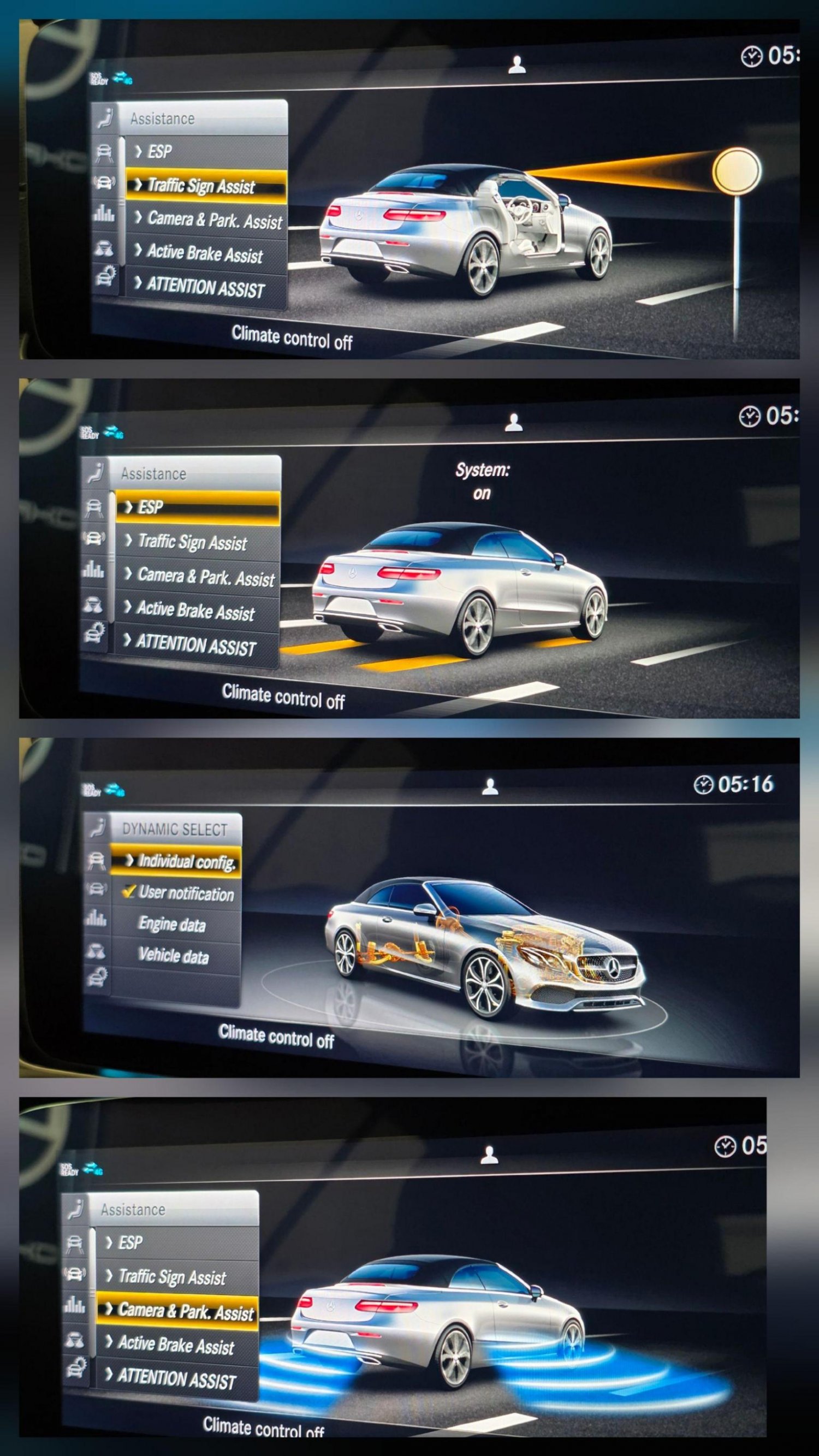Viewport: 819px width, 1456px height.
Task: Open Individual config. in DYNAMIC SELECT
Action: coord(179,861)
